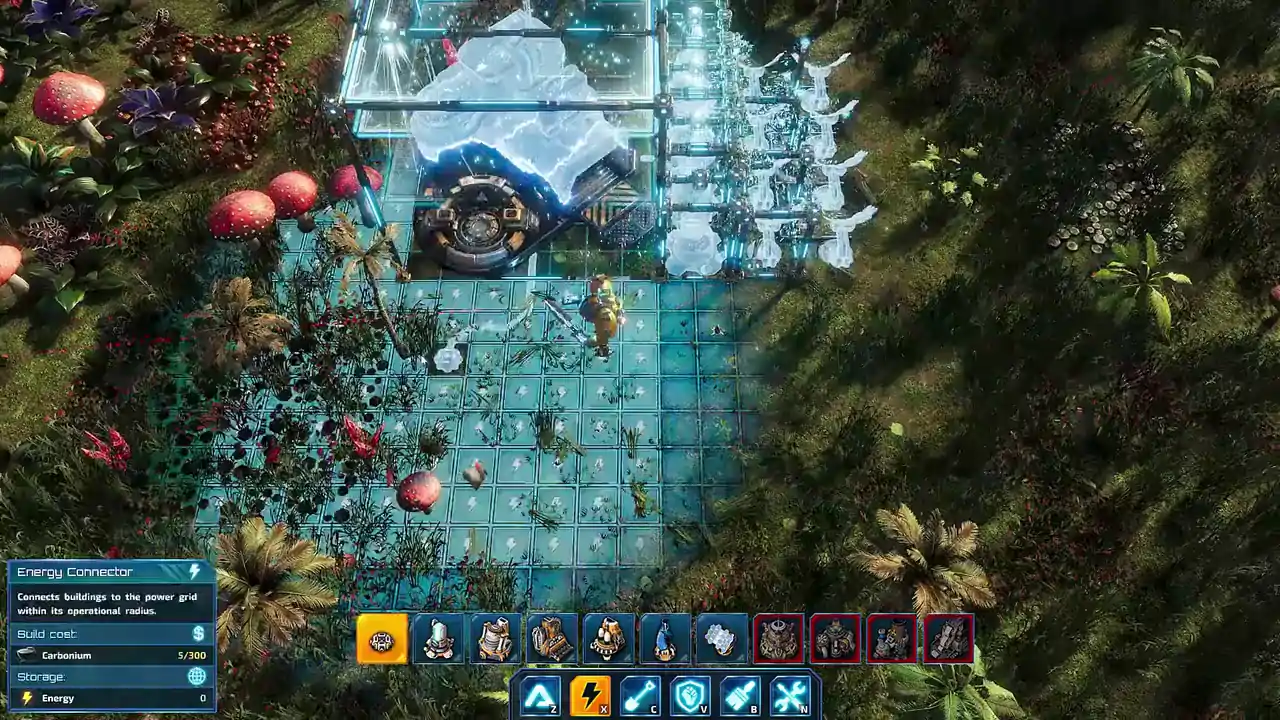1280x720 pixels.
Task: Click the last red-locked building icon
Action: coord(947,638)
